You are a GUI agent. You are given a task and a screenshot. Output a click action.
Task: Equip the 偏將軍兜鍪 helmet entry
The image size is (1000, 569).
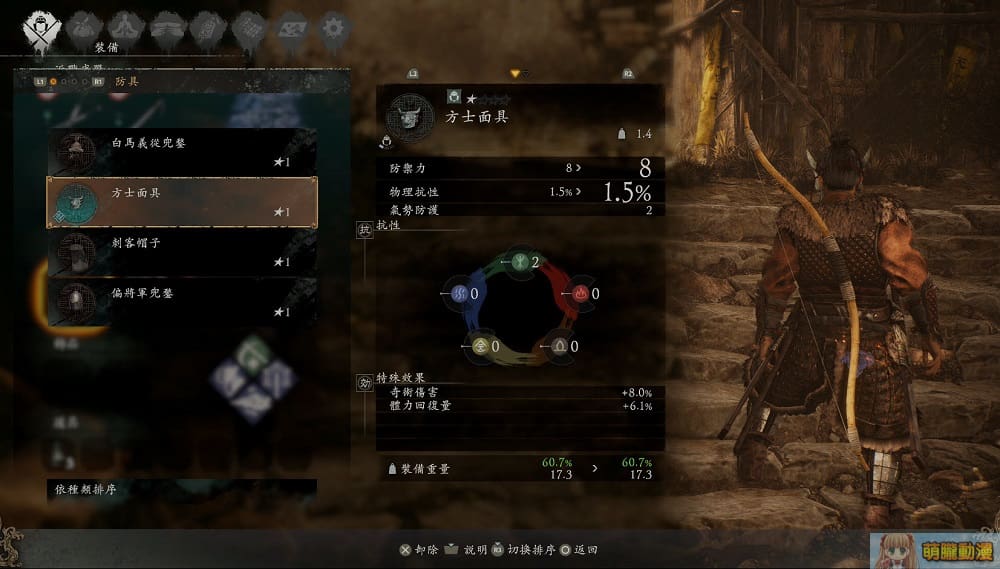[181, 301]
